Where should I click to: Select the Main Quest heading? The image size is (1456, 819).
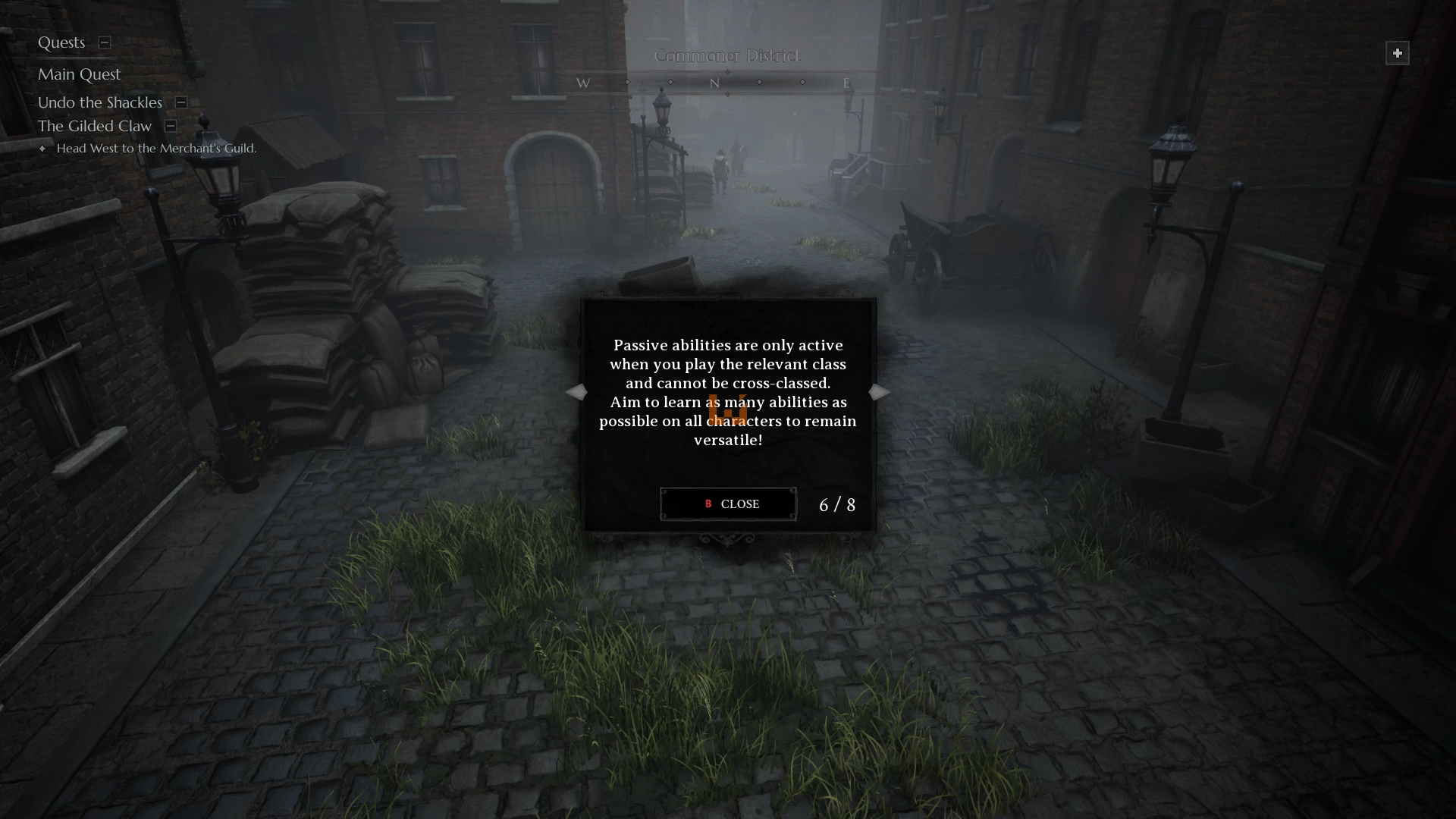tap(80, 74)
